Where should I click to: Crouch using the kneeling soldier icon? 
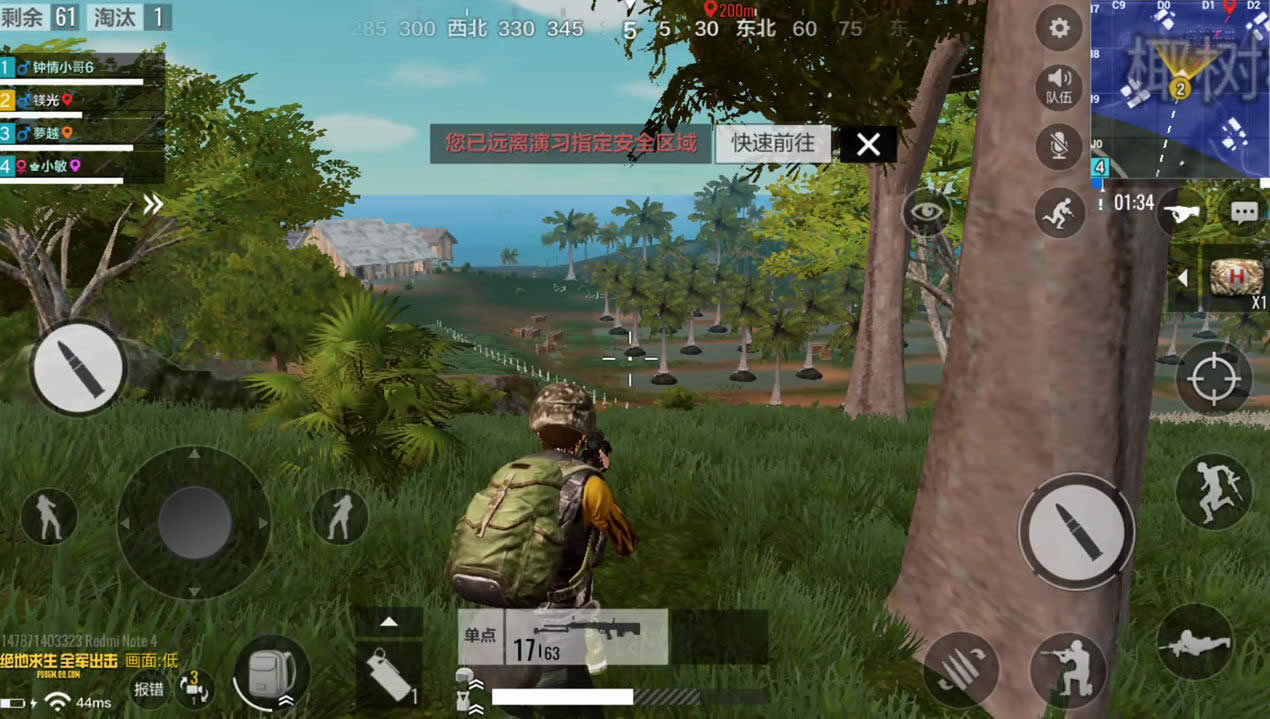pos(1067,668)
